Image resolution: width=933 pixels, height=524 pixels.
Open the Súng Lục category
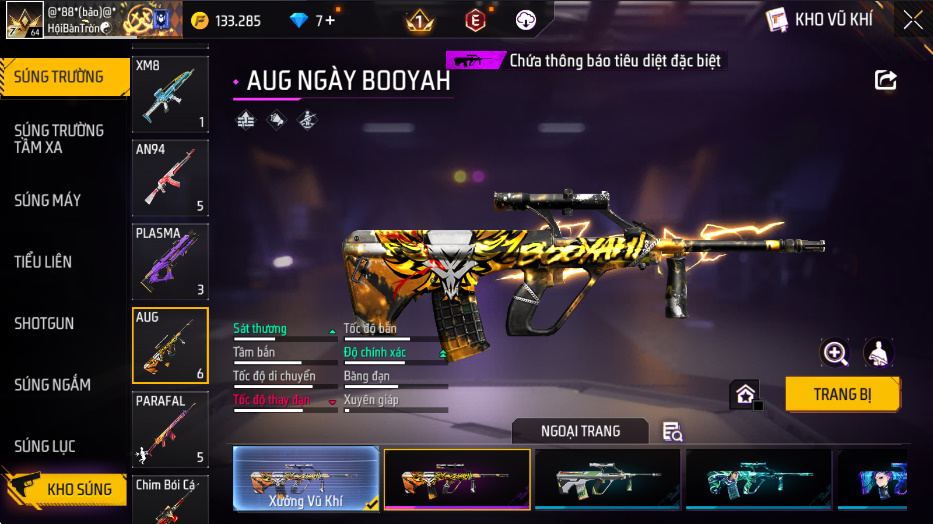click(44, 446)
